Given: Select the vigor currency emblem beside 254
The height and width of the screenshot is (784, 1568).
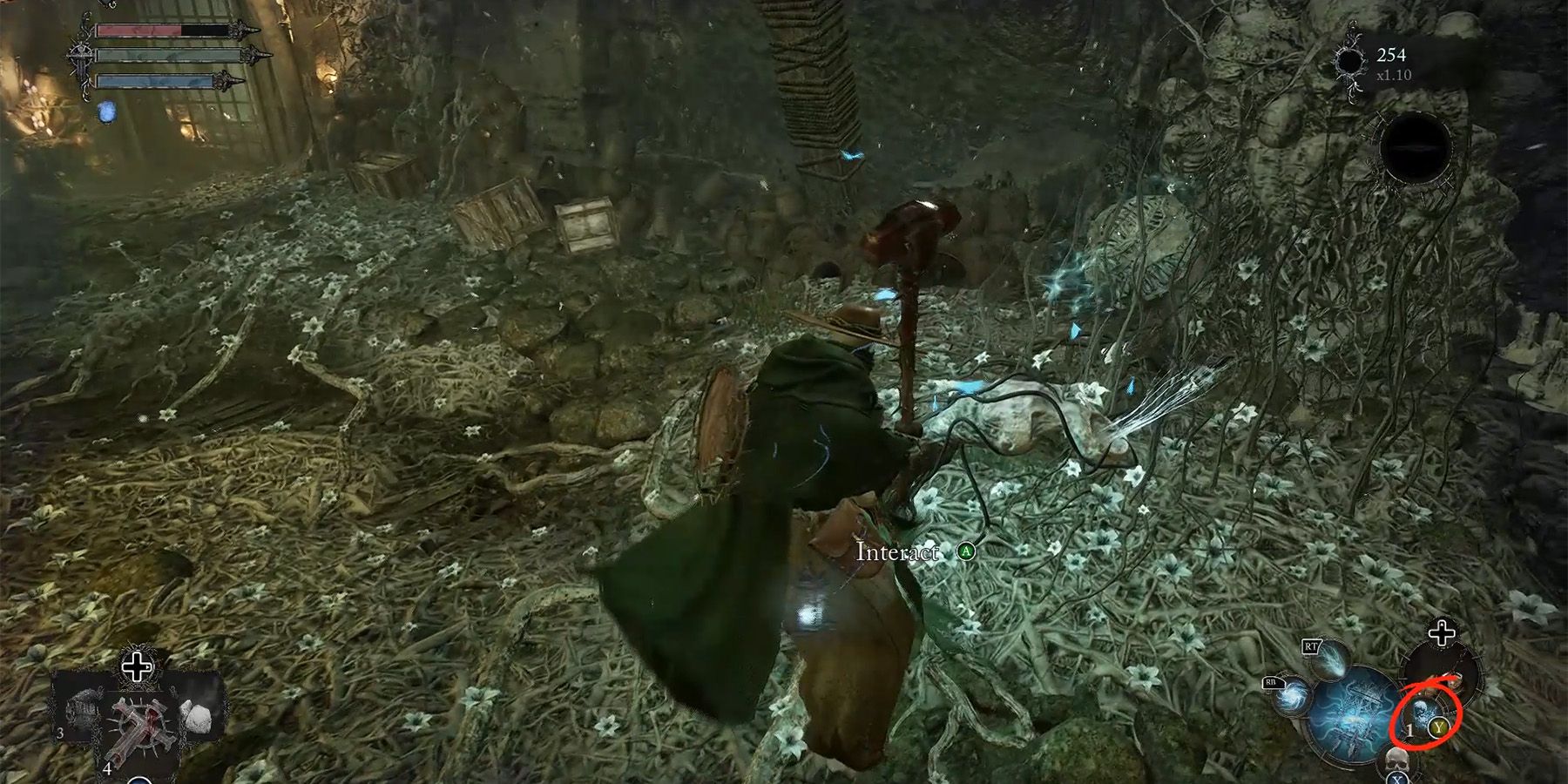Looking at the screenshot, I should [1350, 61].
